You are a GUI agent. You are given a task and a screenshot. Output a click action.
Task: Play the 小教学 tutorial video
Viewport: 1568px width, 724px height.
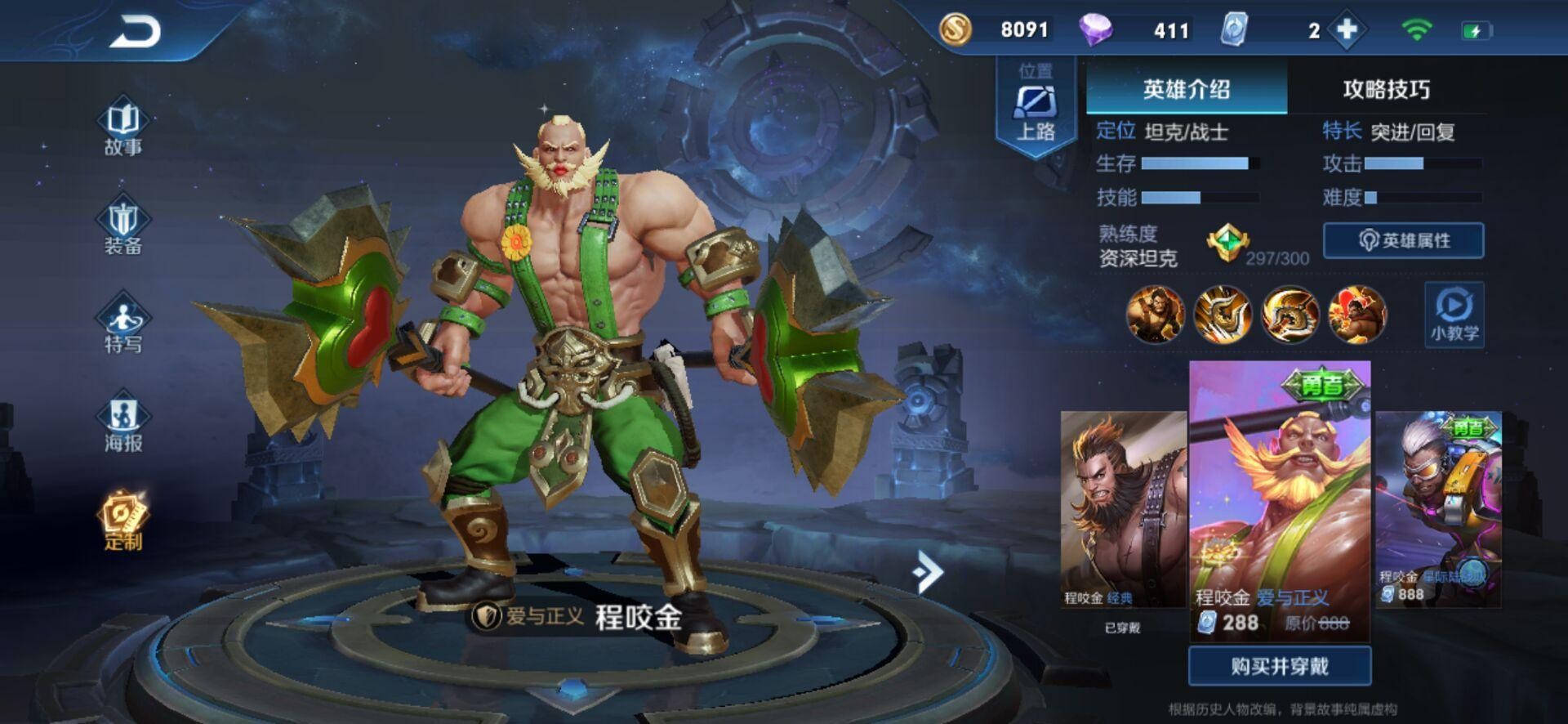tap(1454, 315)
